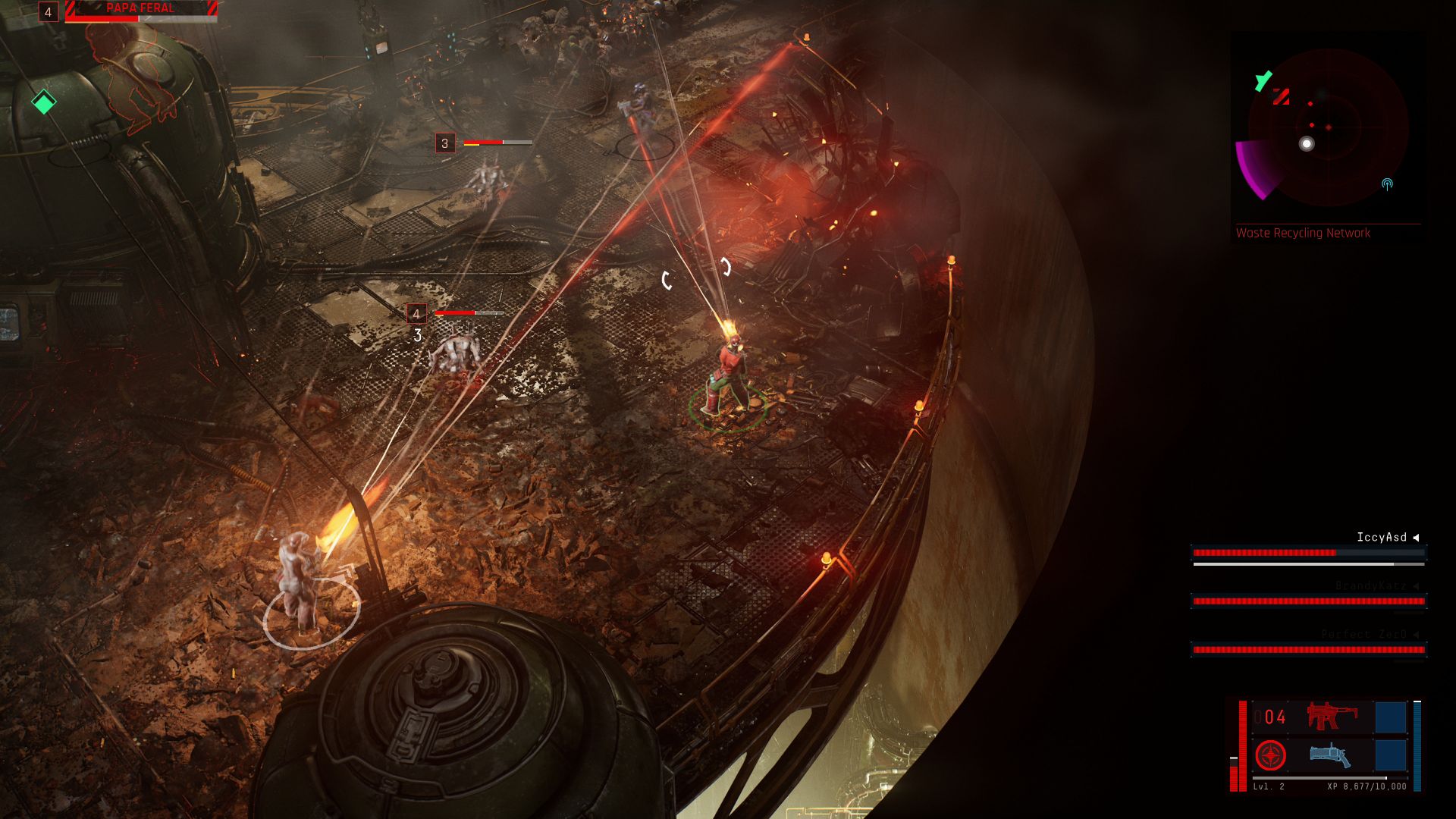Click the circular radar minimap
Screen dimensions: 1456x819
tap(1328, 127)
